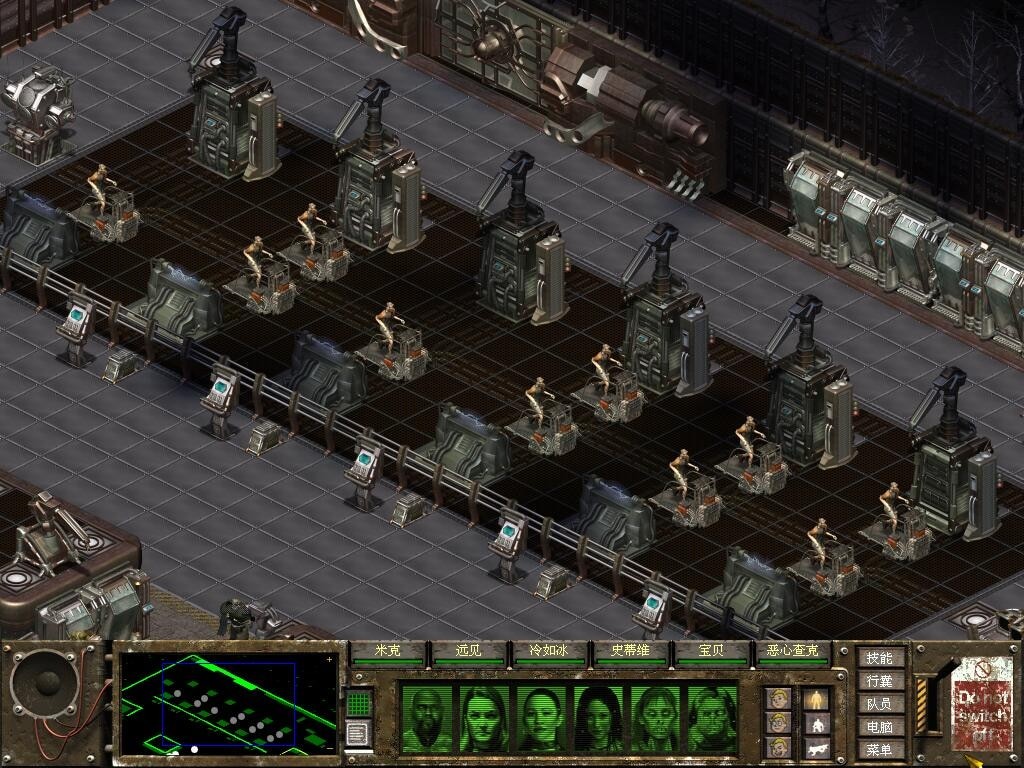The width and height of the screenshot is (1024, 768).
Task: Click the ghoul portrait wearing a headset
Action: pyautogui.click(x=711, y=716)
